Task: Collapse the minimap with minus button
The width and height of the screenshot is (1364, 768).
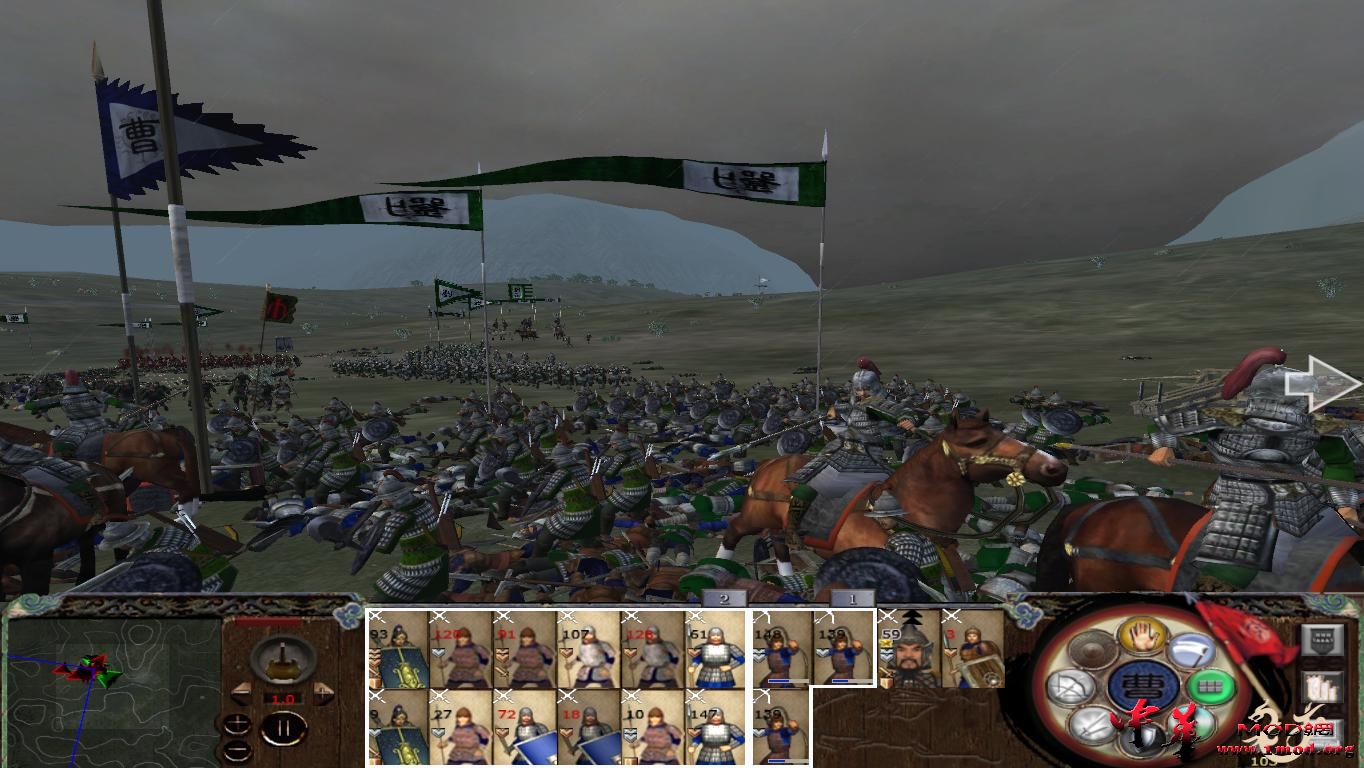Action: 239,749
